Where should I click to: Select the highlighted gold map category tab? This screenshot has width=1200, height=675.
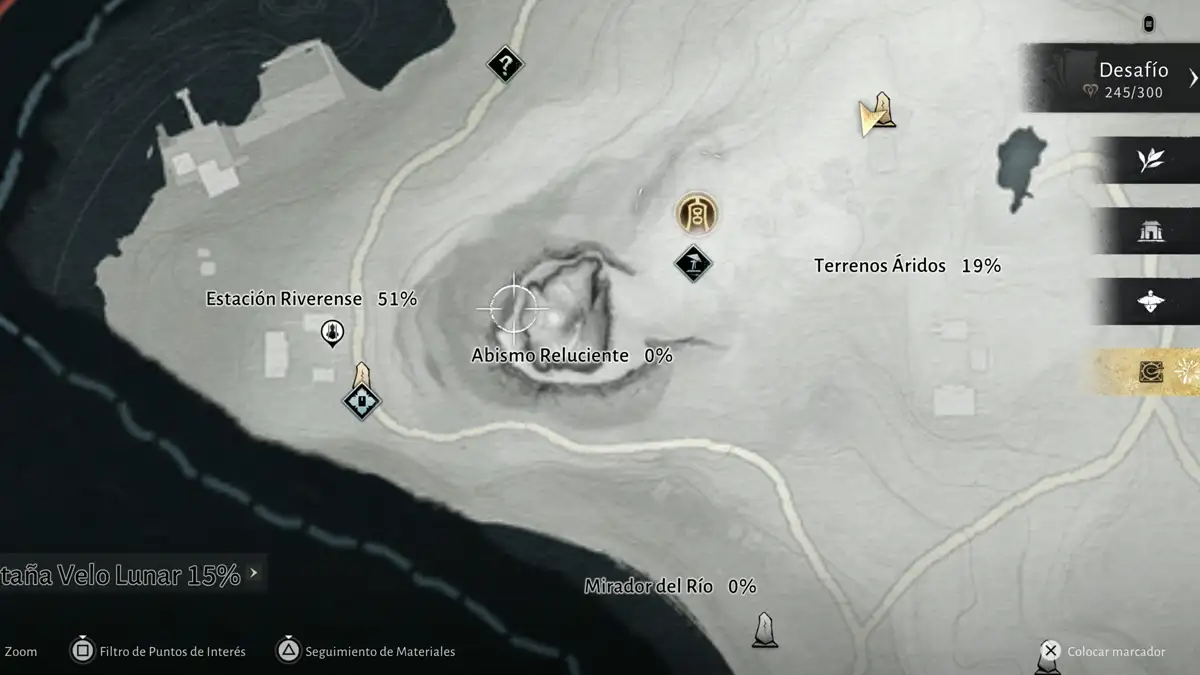click(x=1150, y=372)
